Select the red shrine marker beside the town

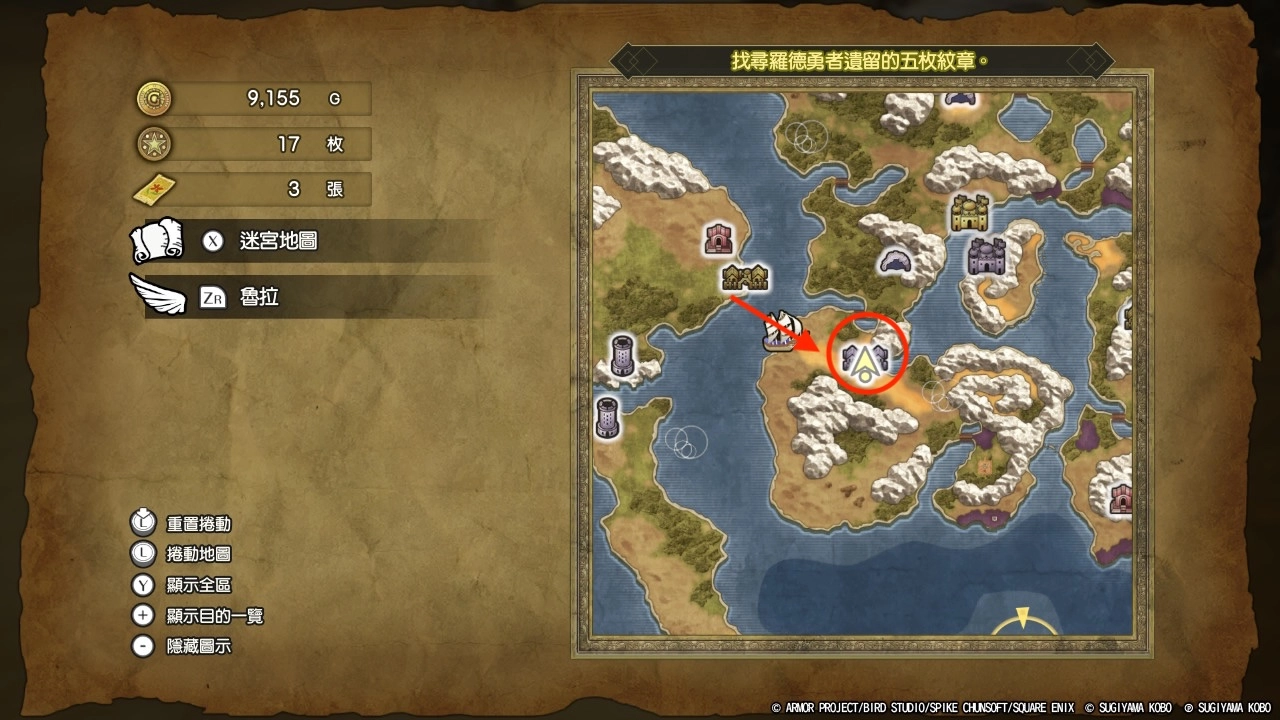pyautogui.click(x=719, y=238)
